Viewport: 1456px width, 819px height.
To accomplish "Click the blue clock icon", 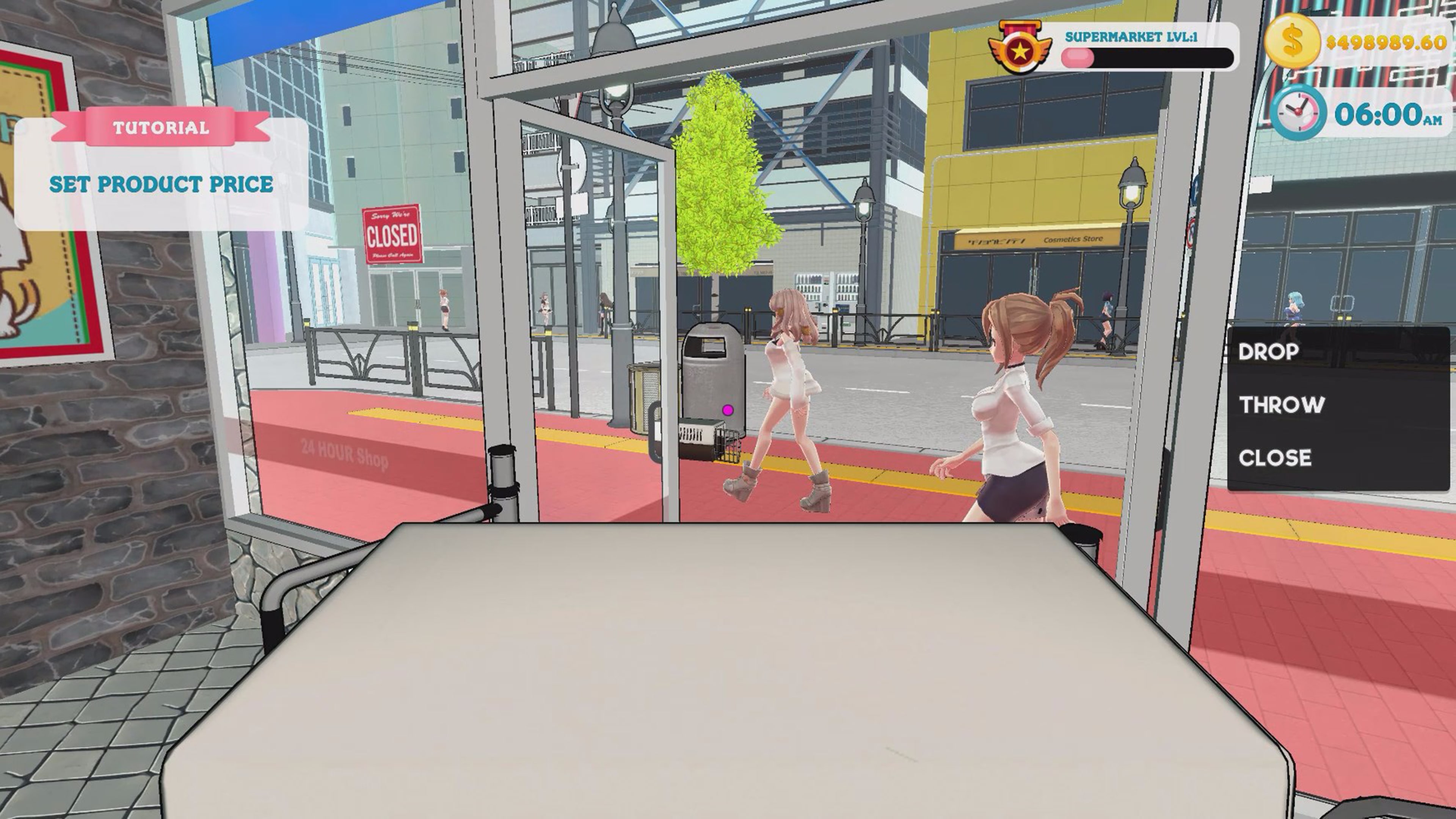I will point(1298,113).
